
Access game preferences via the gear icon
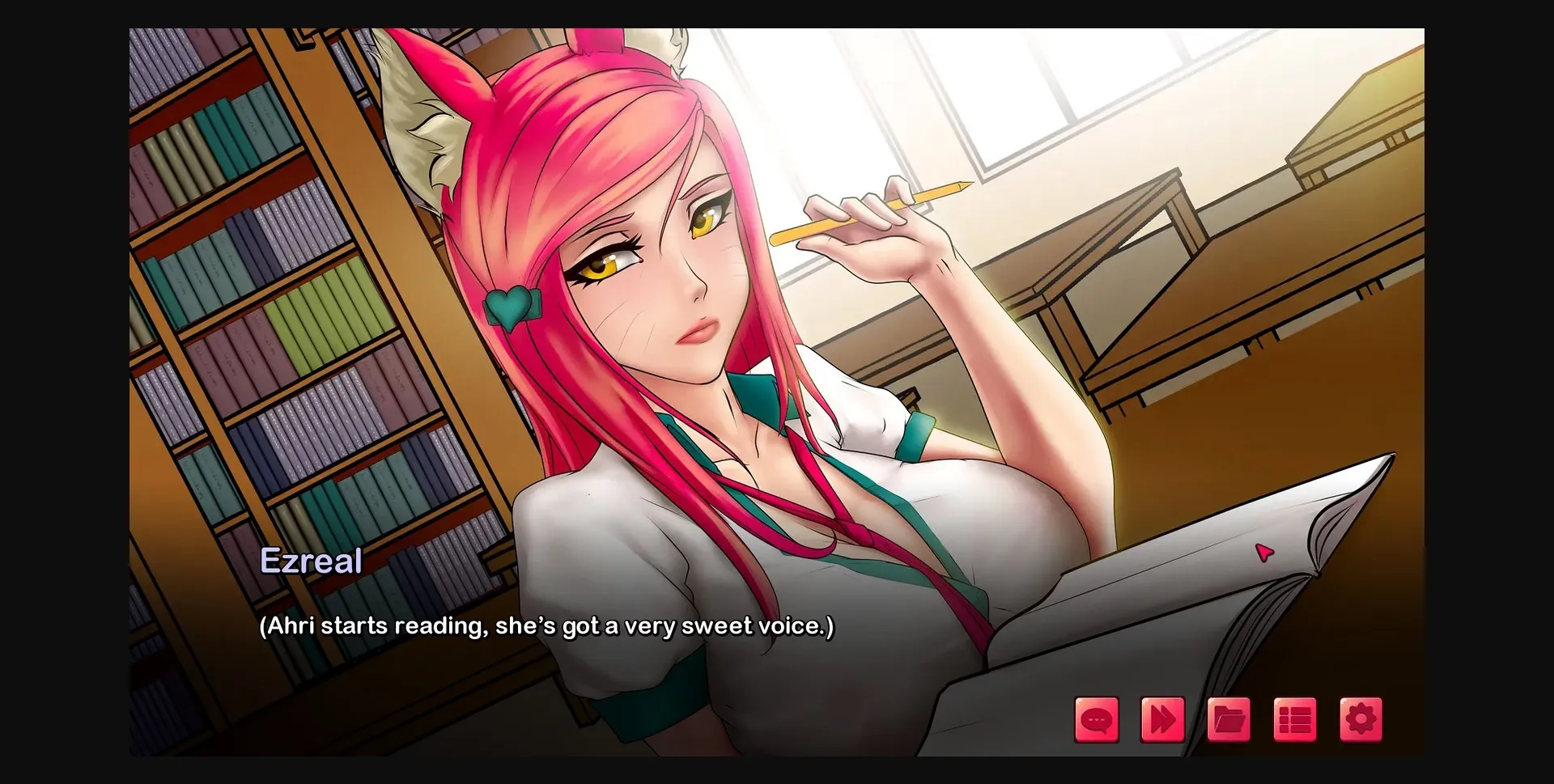pyautogui.click(x=1361, y=717)
